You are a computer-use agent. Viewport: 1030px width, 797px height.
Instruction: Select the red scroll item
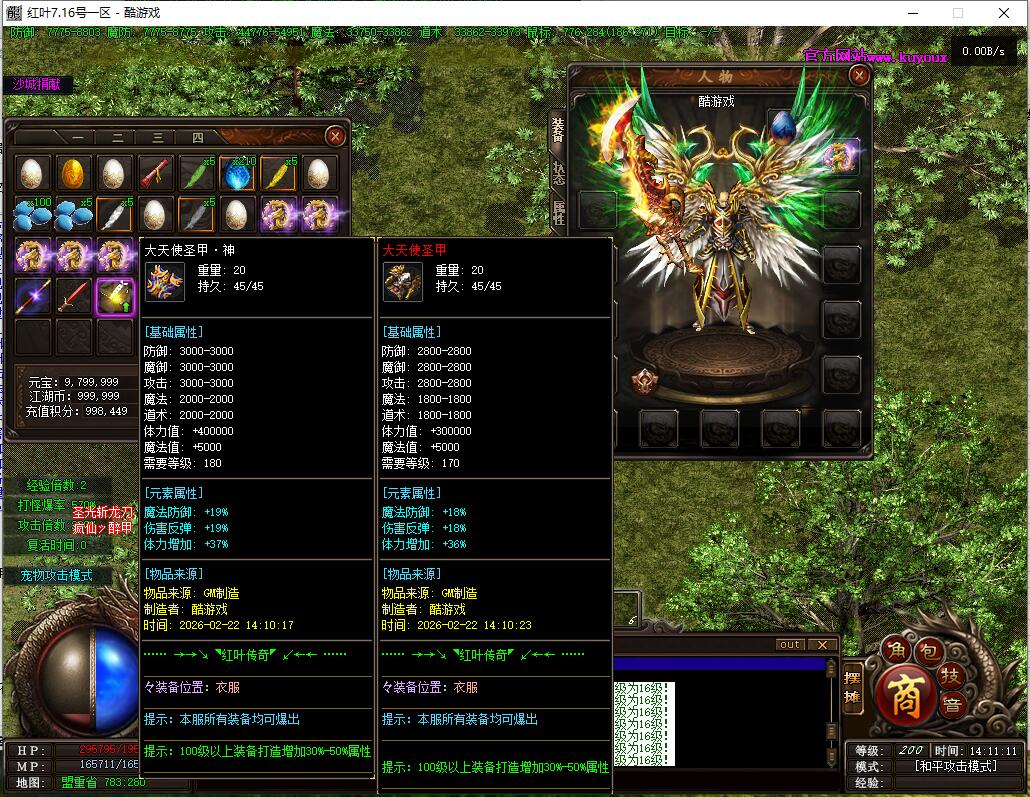pos(155,174)
